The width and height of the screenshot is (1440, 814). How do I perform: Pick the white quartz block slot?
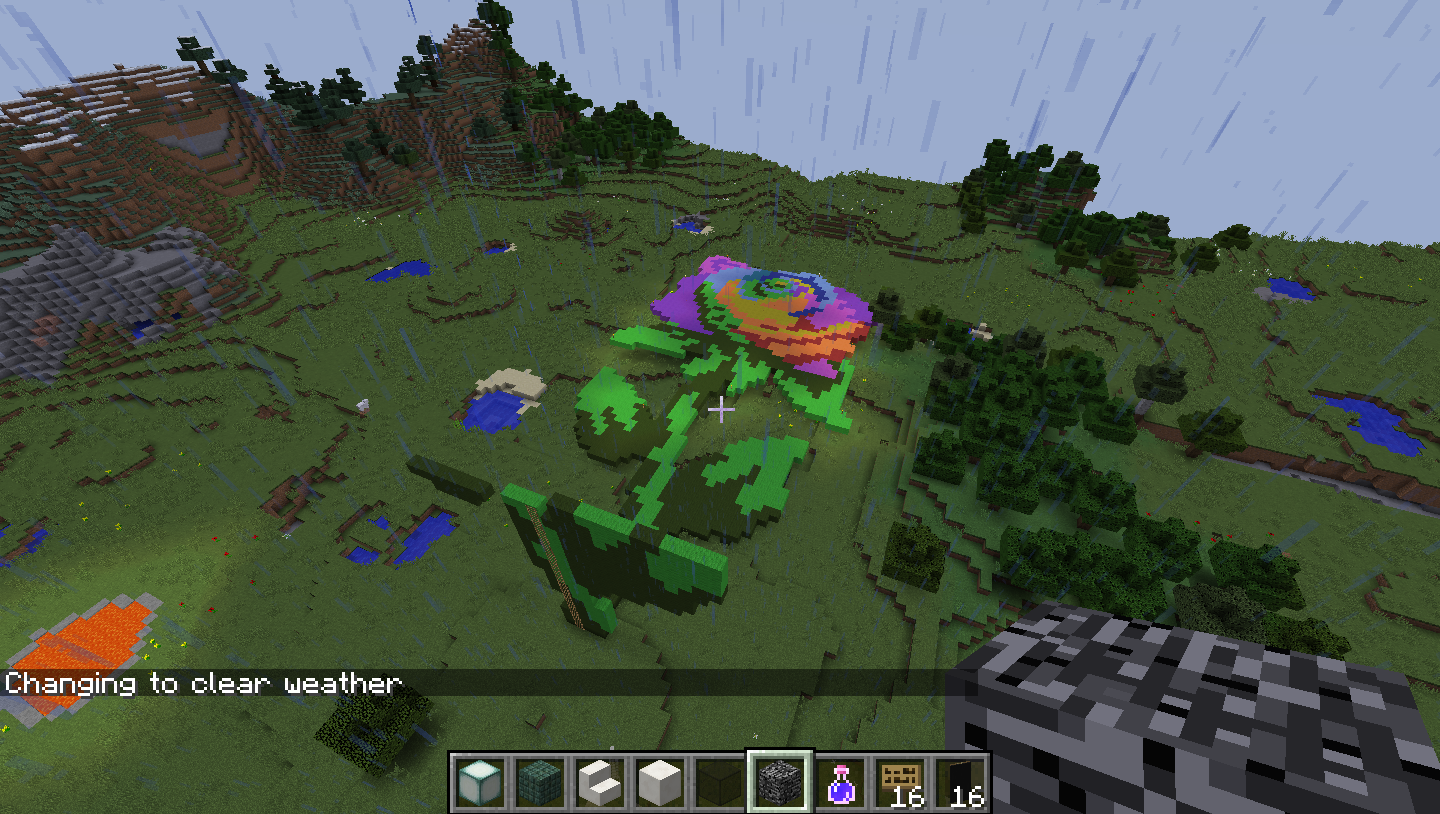(x=659, y=782)
